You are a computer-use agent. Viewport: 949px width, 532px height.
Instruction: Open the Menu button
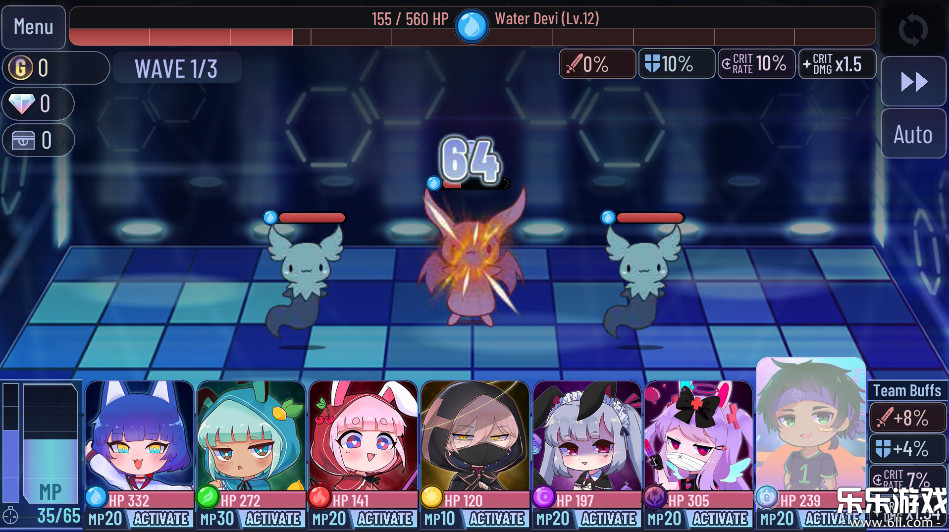(x=33, y=27)
